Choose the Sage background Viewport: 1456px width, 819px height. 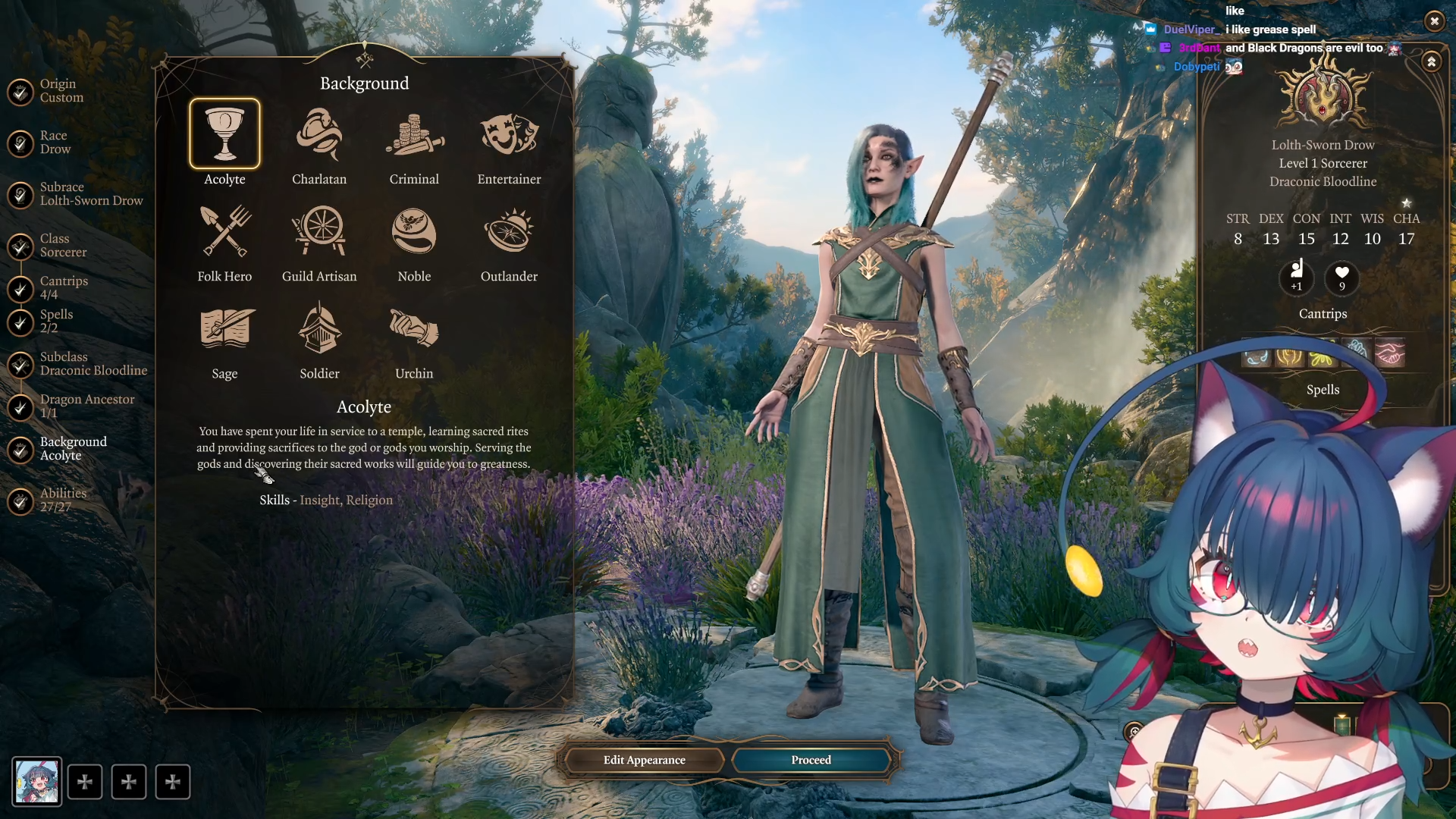pos(224,329)
